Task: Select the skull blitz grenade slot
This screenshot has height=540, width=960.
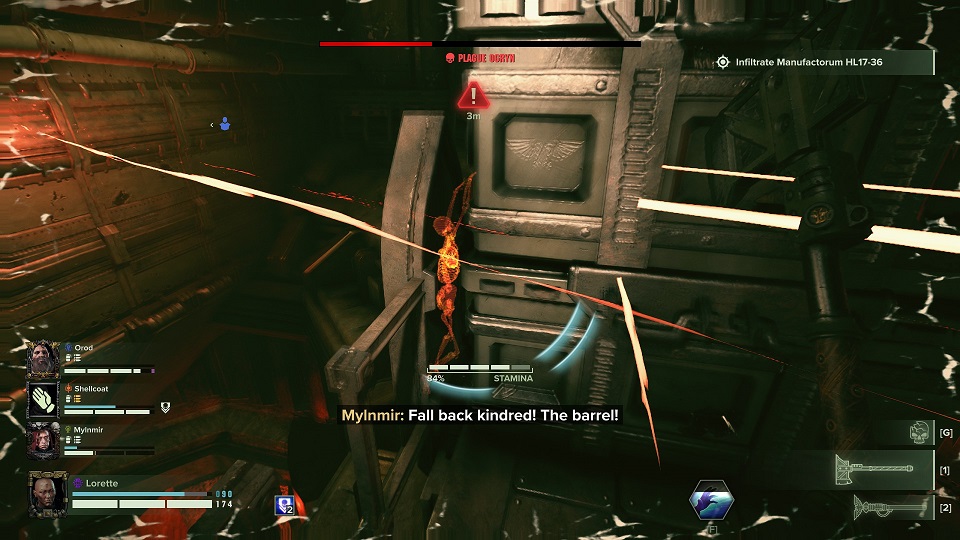Action: point(920,431)
